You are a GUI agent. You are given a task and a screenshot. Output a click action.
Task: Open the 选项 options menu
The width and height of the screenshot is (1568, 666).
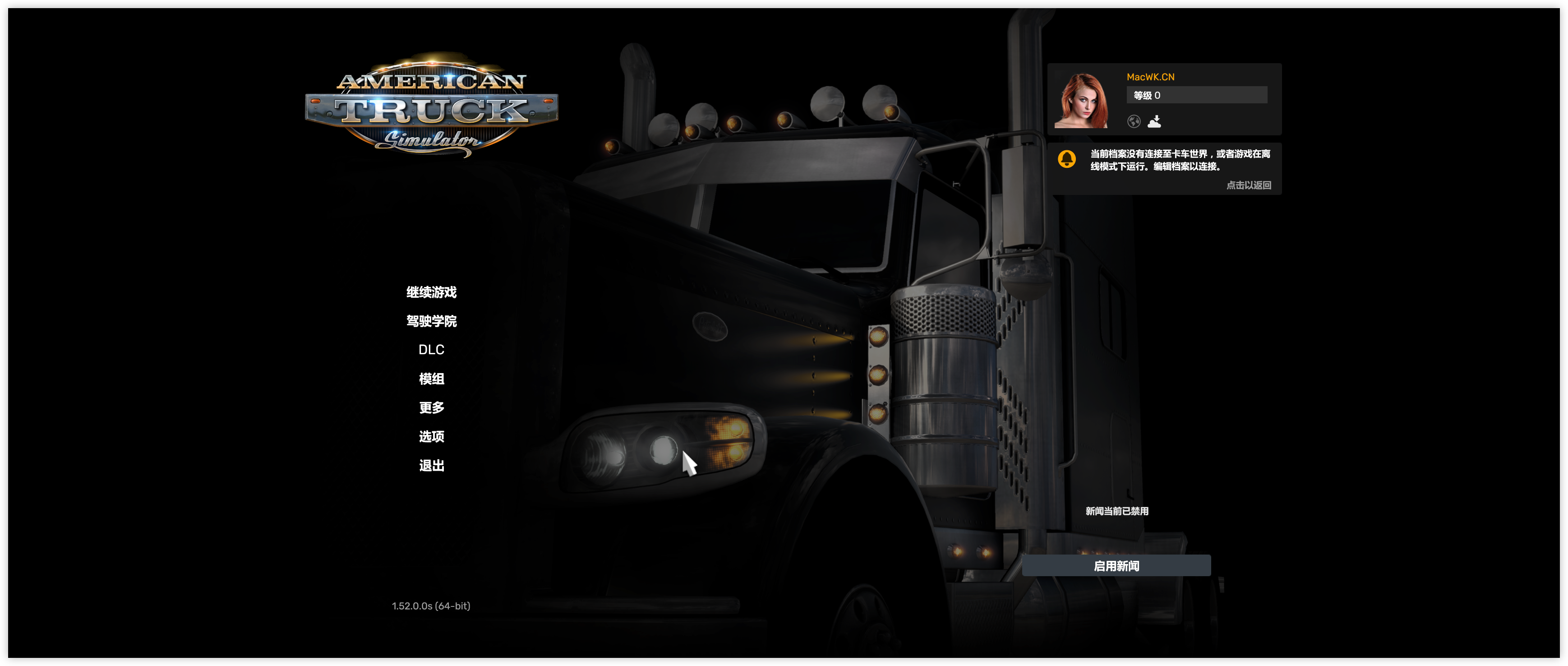tap(431, 436)
